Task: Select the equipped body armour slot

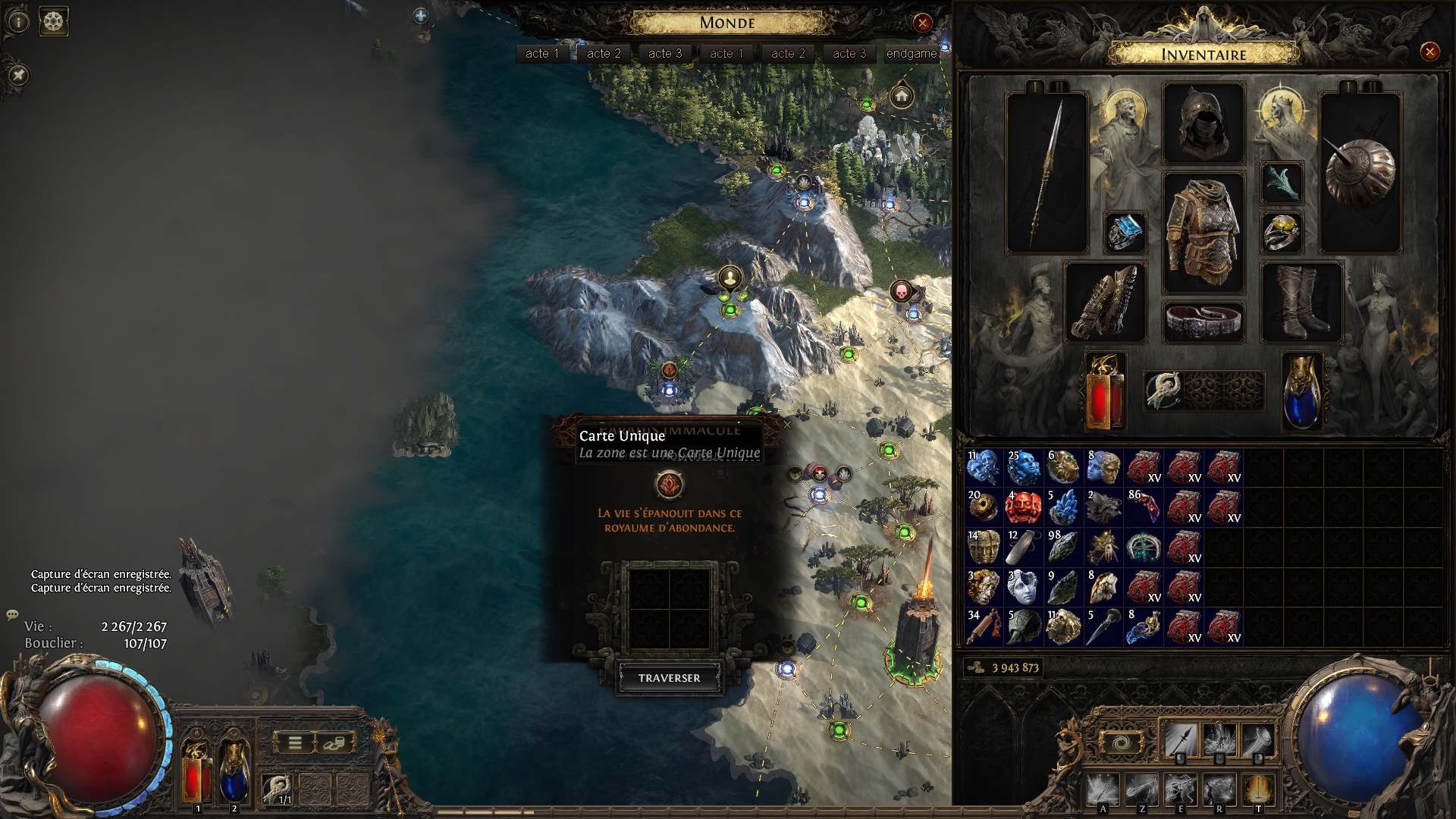Action: (1203, 232)
